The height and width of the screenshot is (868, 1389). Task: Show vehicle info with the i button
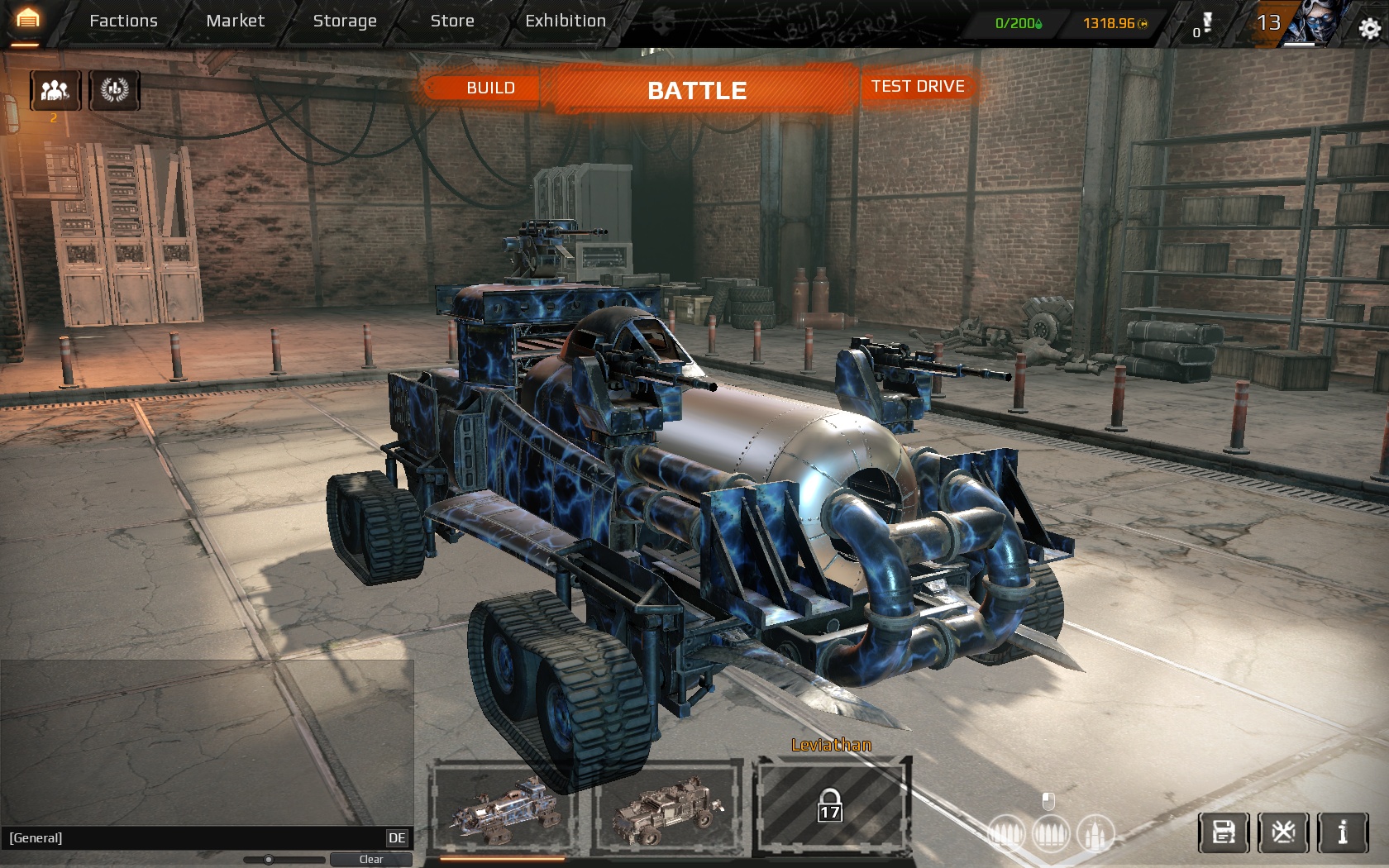coord(1343,832)
